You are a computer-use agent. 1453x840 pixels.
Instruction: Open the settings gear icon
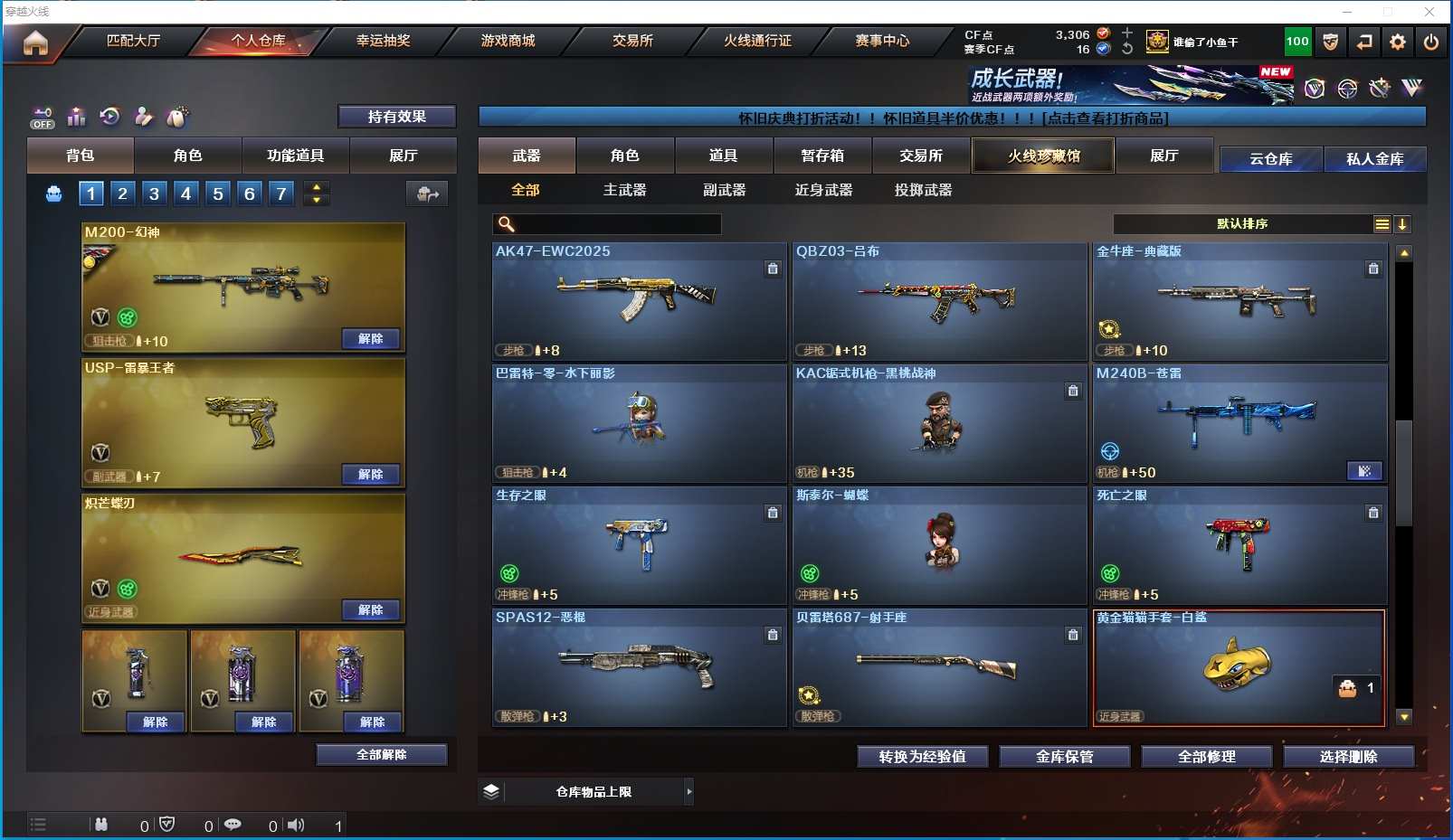point(1398,42)
